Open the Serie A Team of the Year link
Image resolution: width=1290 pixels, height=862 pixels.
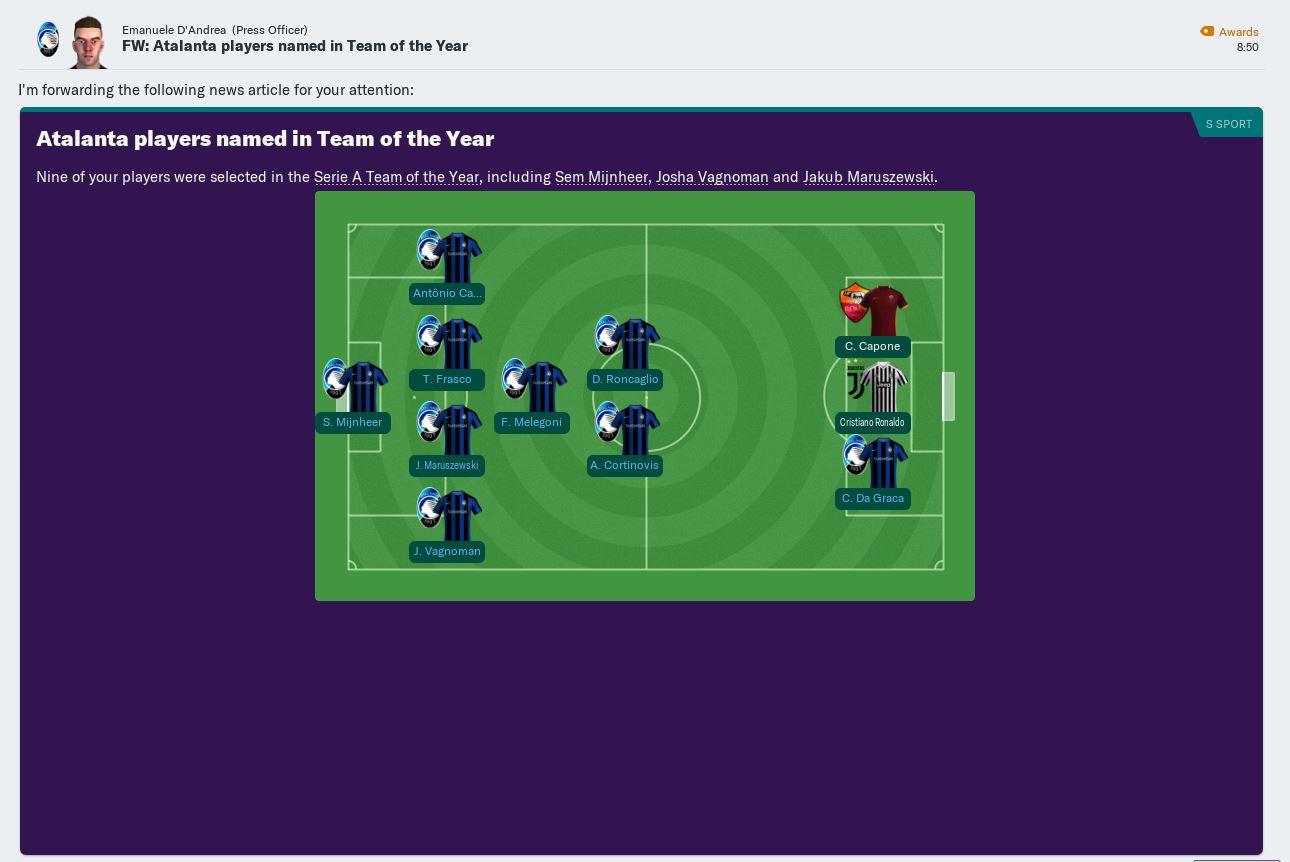point(396,177)
